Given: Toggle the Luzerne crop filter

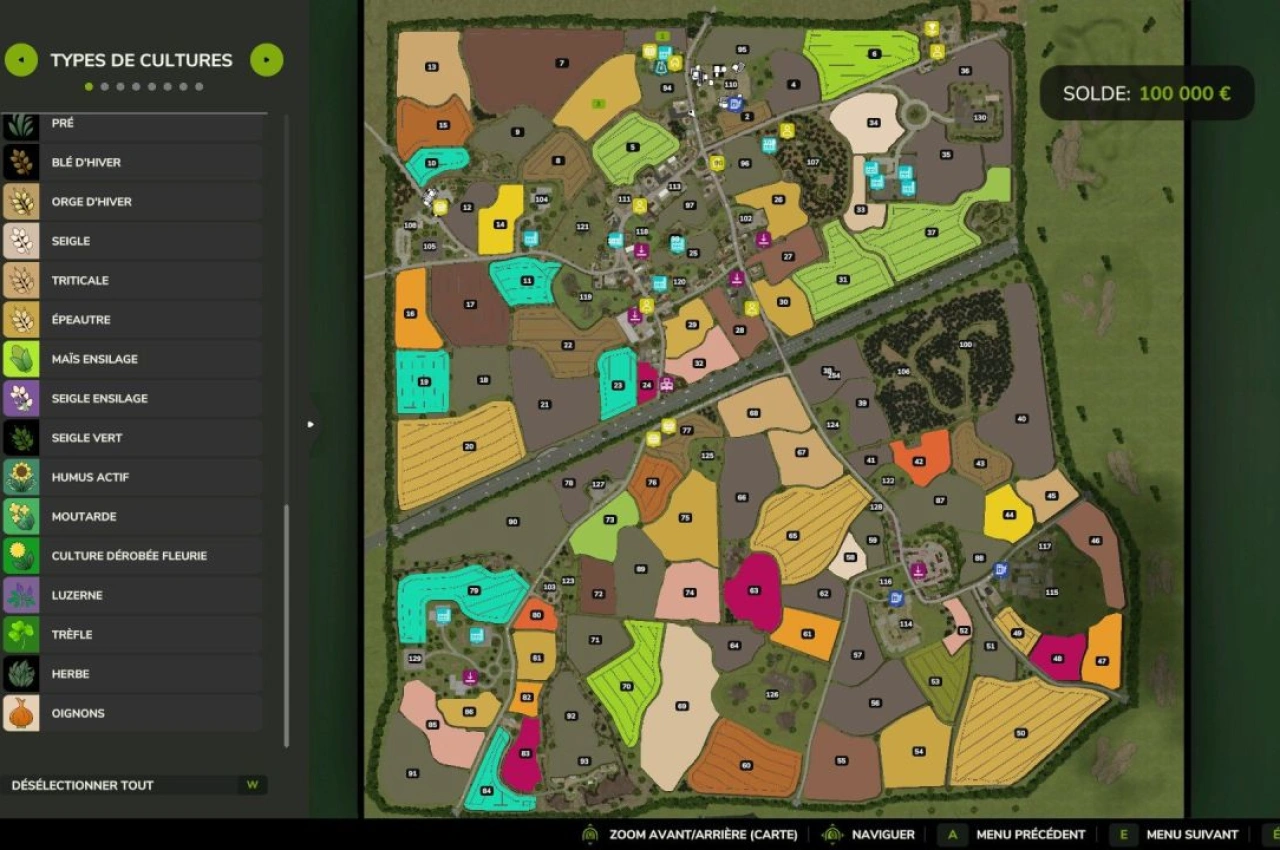Looking at the screenshot, I should (x=132, y=595).
